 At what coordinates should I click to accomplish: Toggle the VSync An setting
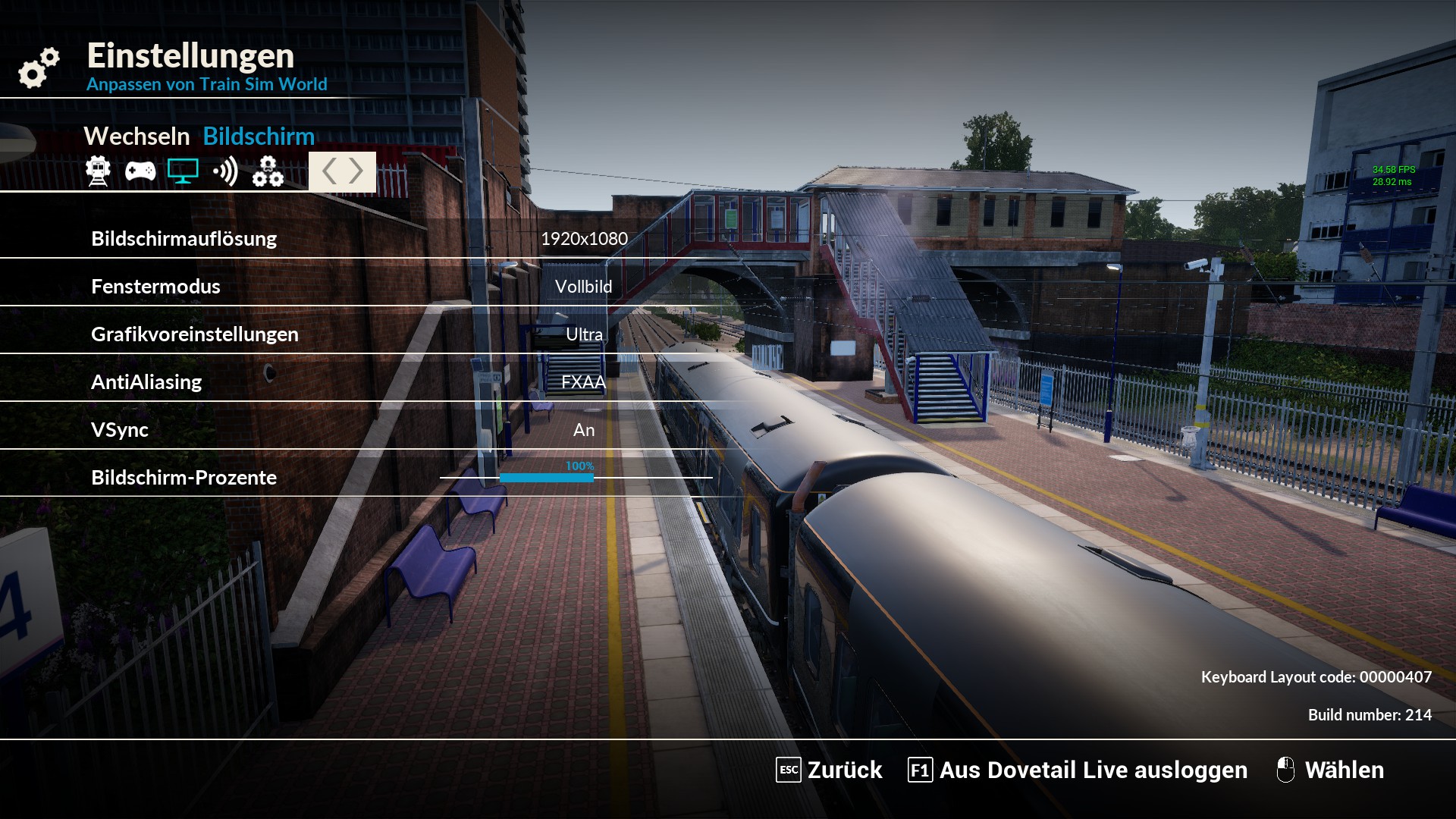coord(583,430)
